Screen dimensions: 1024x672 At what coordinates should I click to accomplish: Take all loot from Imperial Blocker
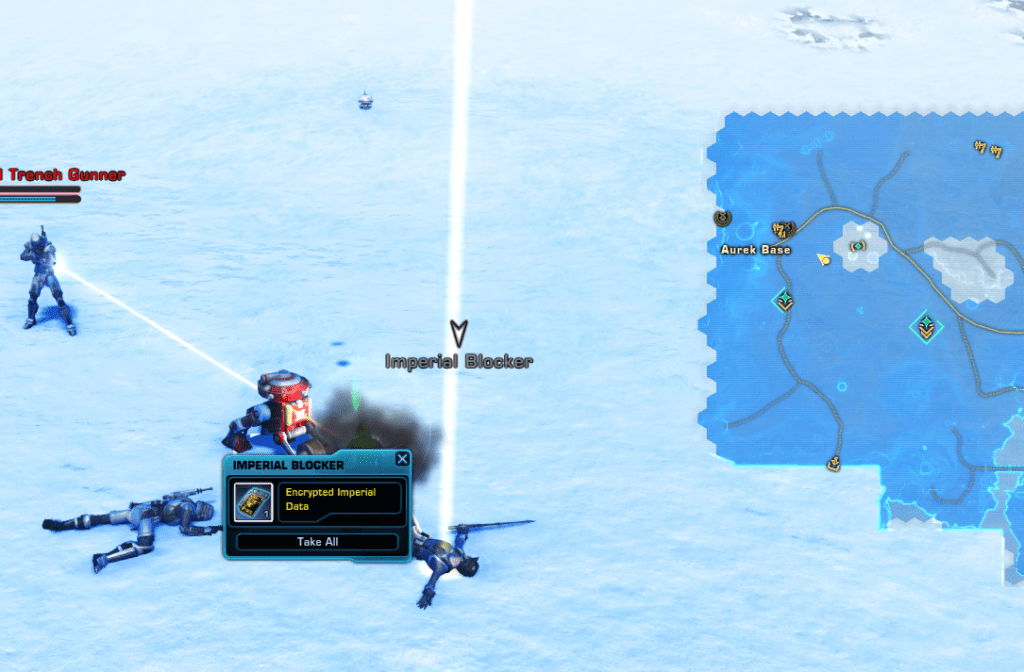[316, 542]
